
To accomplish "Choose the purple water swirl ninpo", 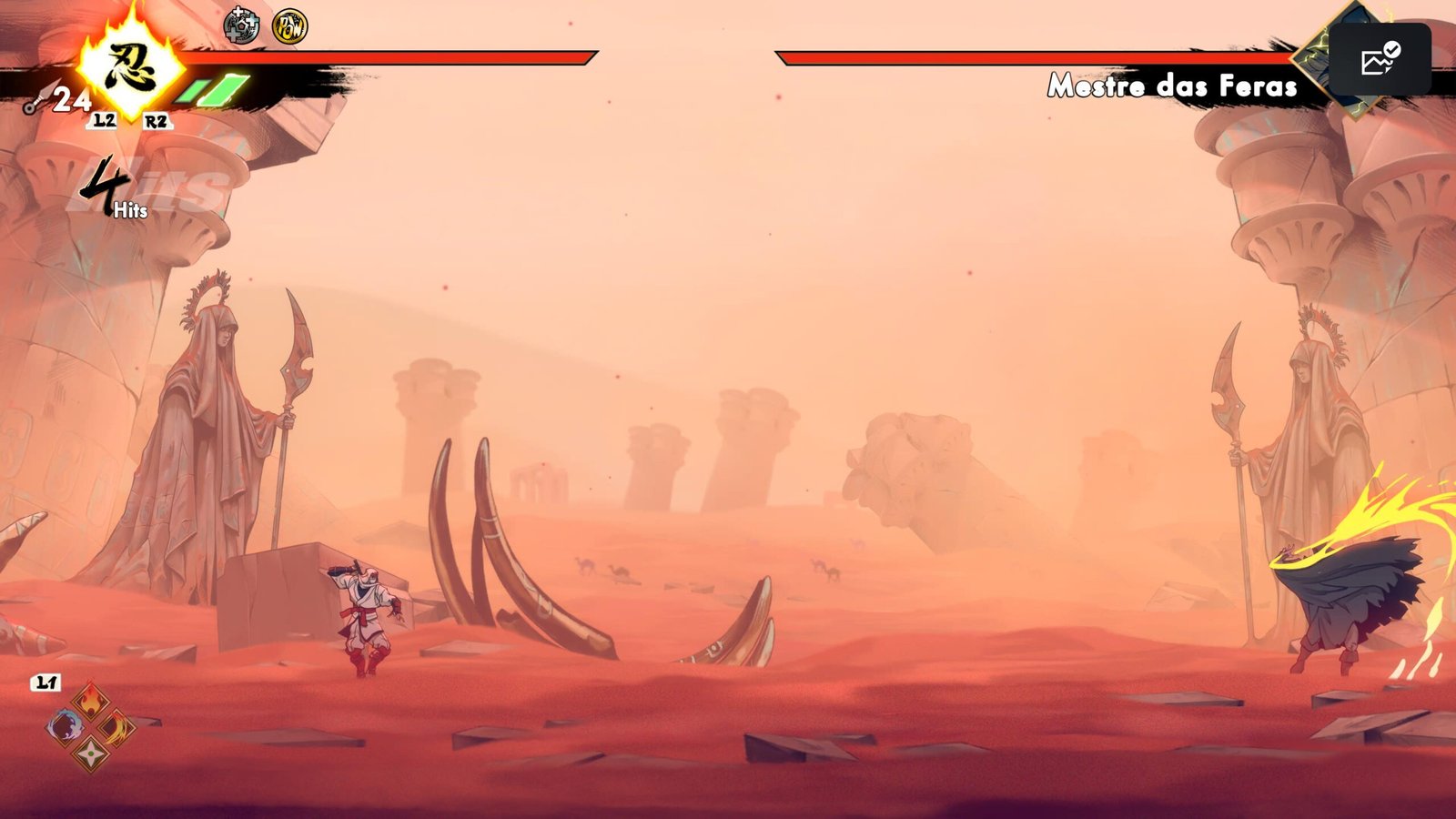I will click(66, 727).
